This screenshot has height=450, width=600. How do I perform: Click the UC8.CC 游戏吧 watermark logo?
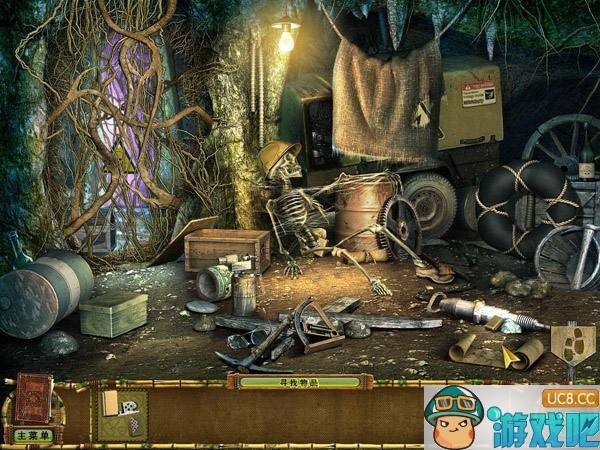tap(510, 415)
